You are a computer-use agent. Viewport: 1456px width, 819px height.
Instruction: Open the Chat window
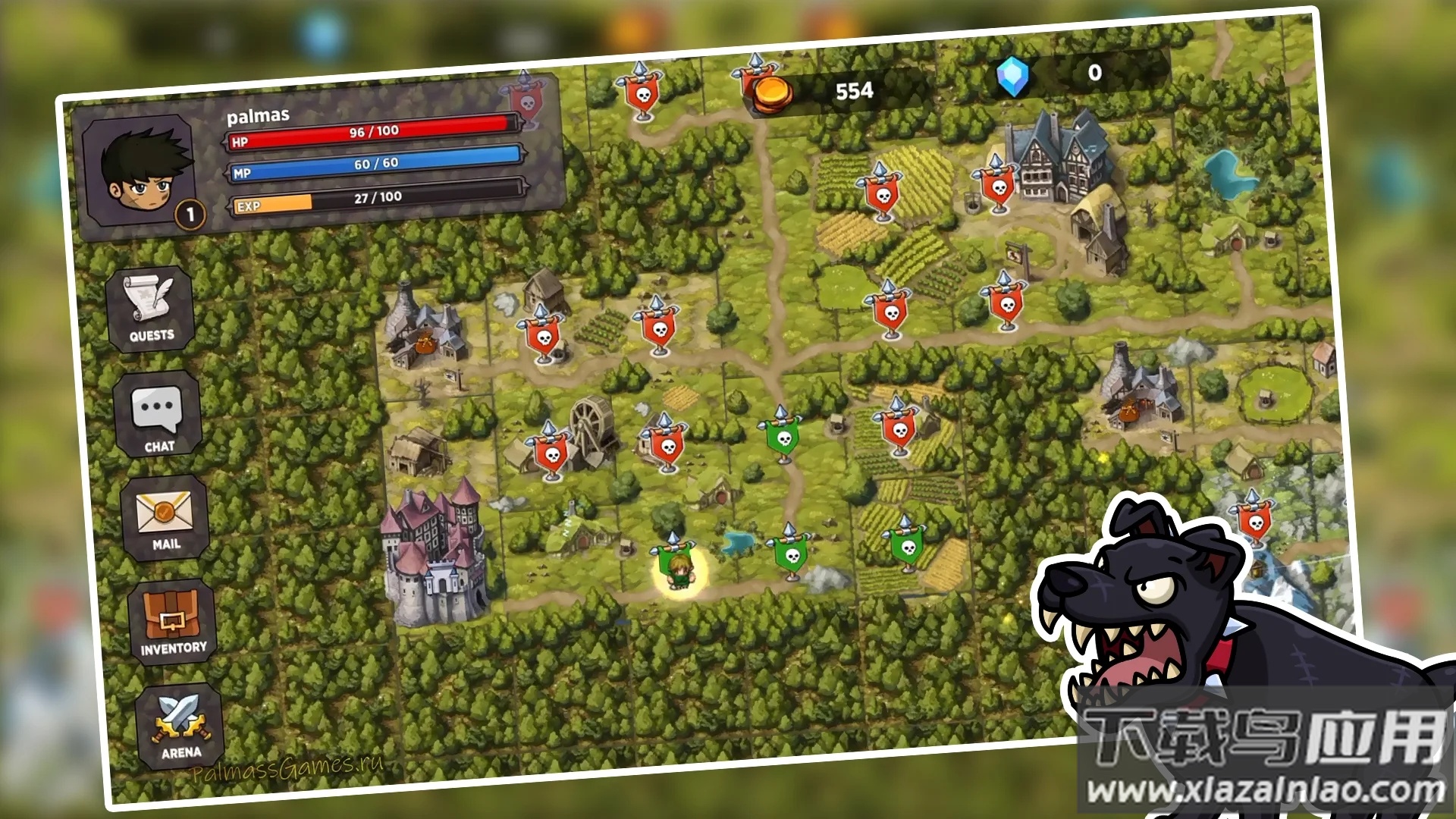coord(157,414)
